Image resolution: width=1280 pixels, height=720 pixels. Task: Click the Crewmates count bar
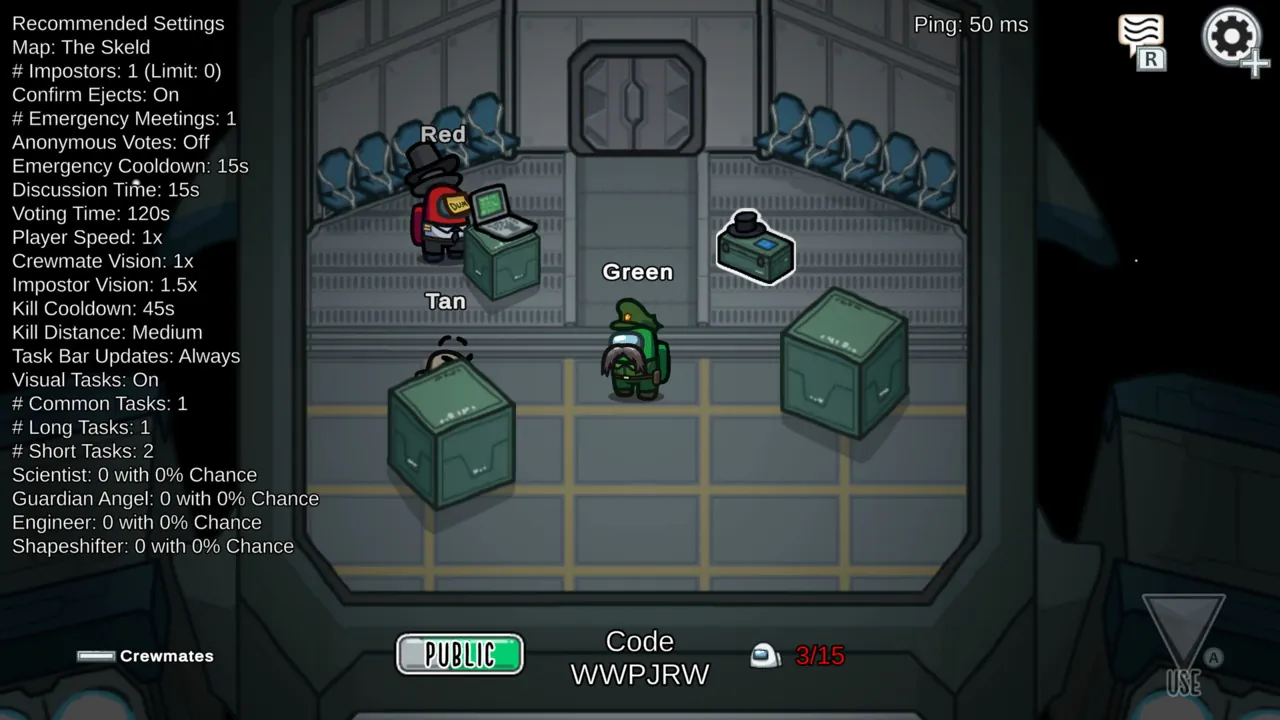96,655
